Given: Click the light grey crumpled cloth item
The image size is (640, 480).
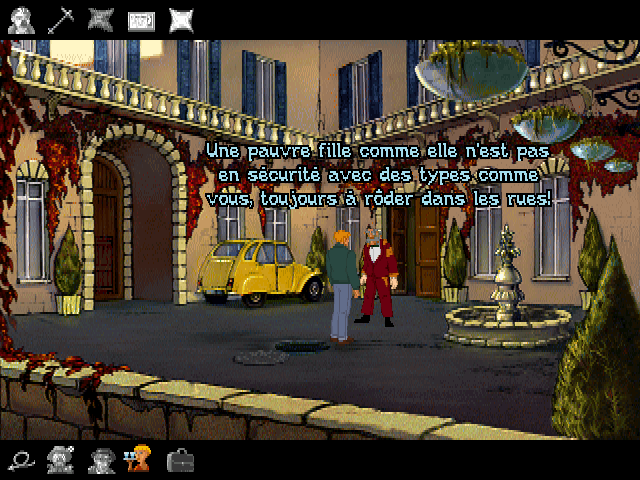Looking at the screenshot, I should click(181, 19).
